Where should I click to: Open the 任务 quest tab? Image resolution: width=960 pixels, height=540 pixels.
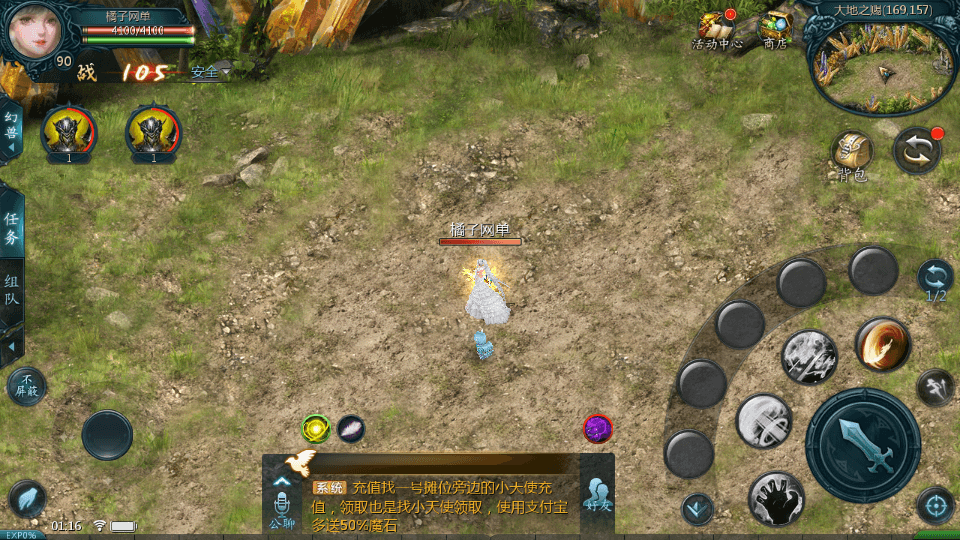(12, 228)
